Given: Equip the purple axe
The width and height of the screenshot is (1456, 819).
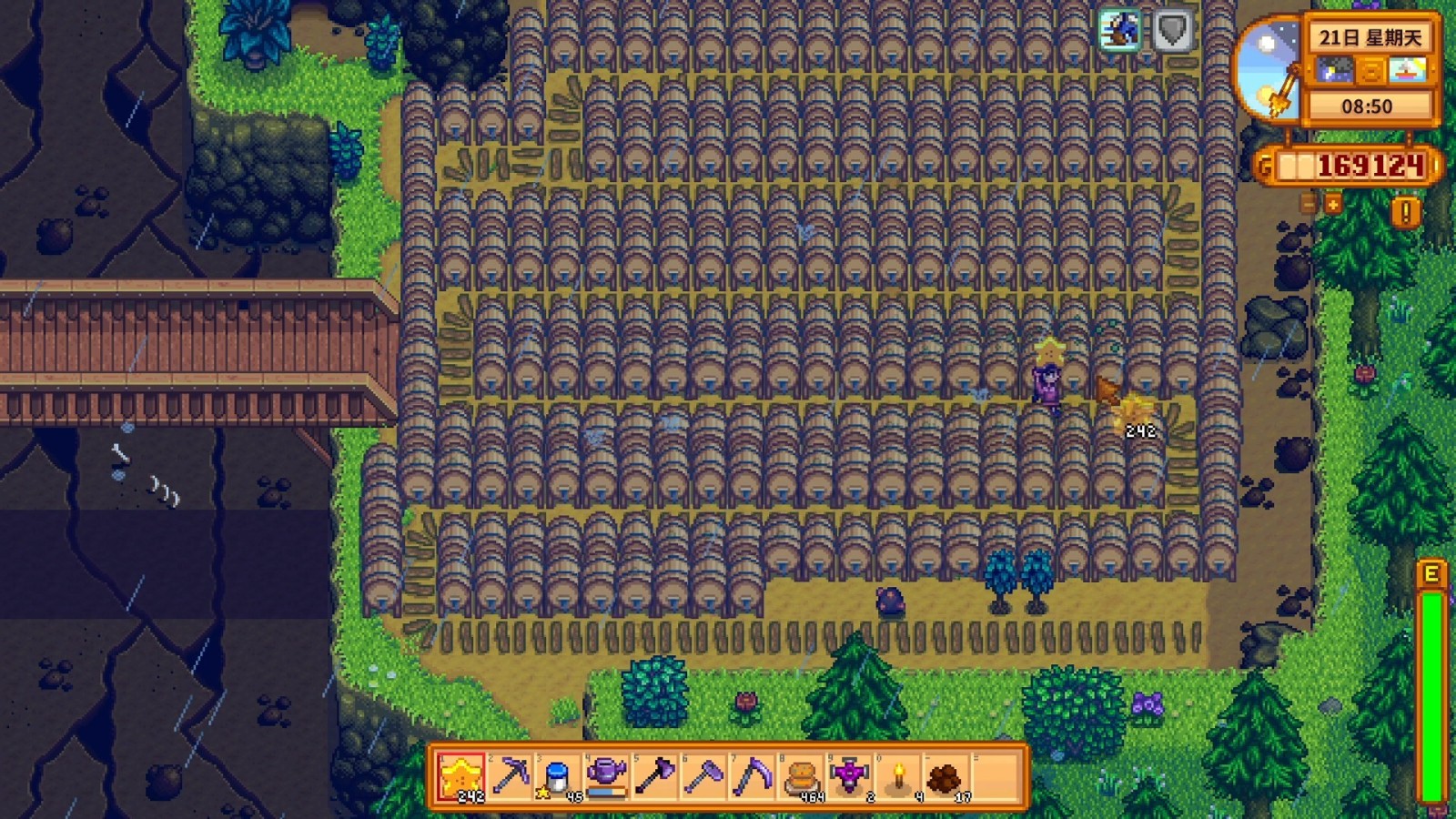Looking at the screenshot, I should (x=655, y=777).
